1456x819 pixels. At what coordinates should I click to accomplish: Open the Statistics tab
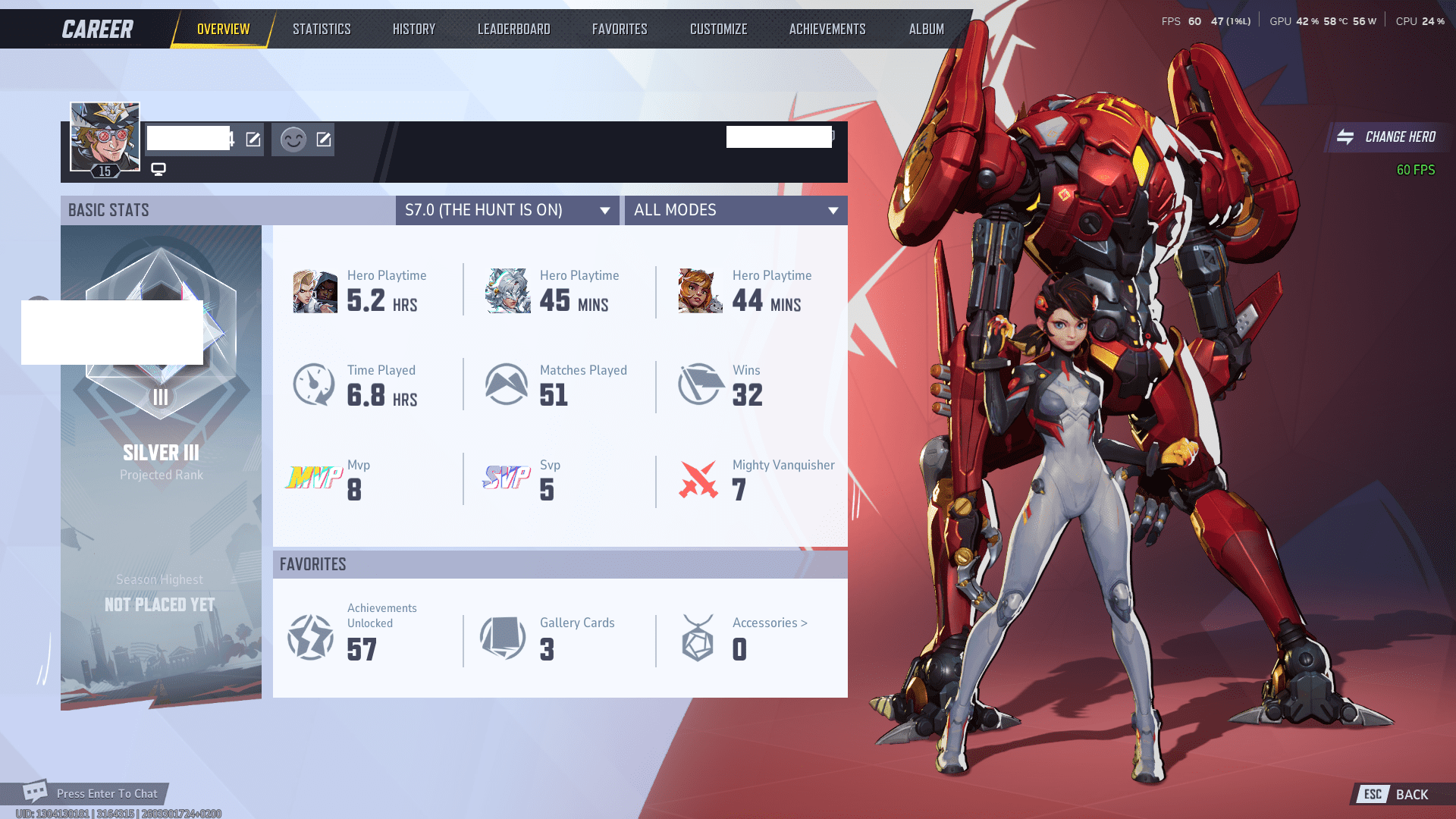[322, 29]
